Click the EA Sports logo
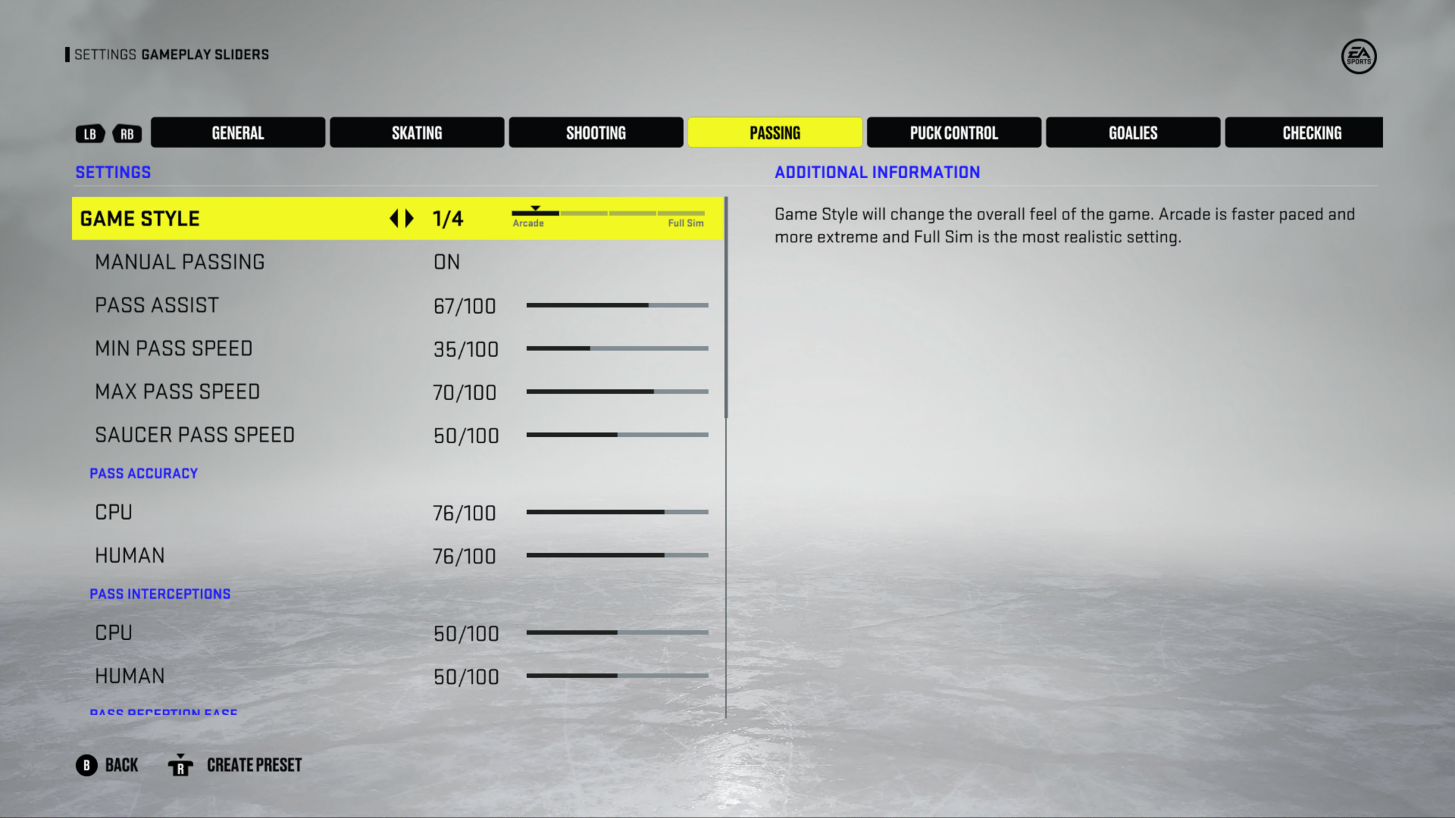The width and height of the screenshot is (1455, 818). coord(1358,56)
